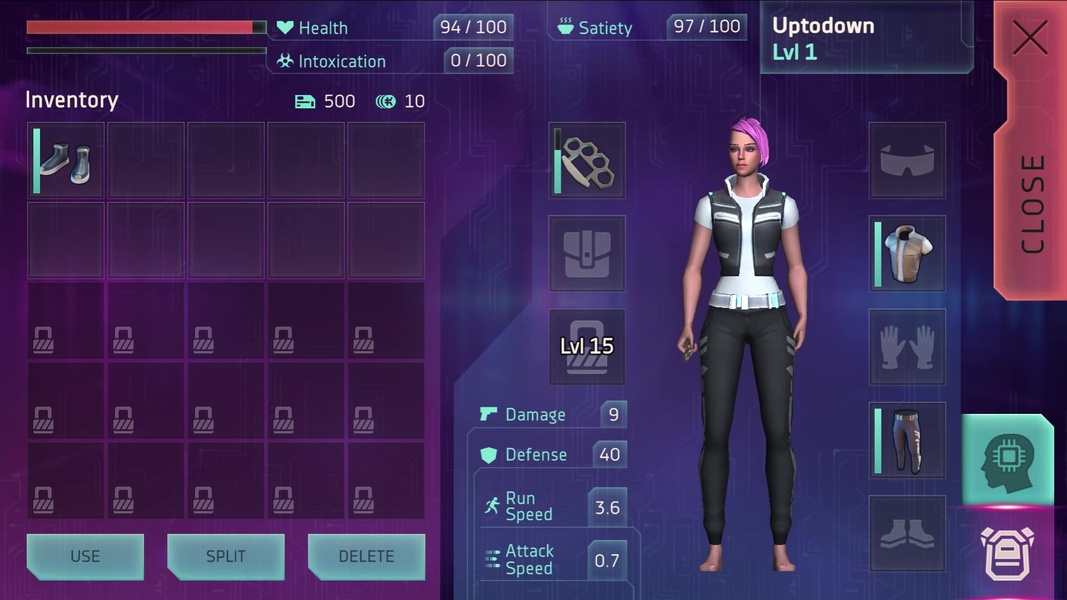The image size is (1067, 600).
Task: Choose the empty gloves slot
Action: point(907,347)
